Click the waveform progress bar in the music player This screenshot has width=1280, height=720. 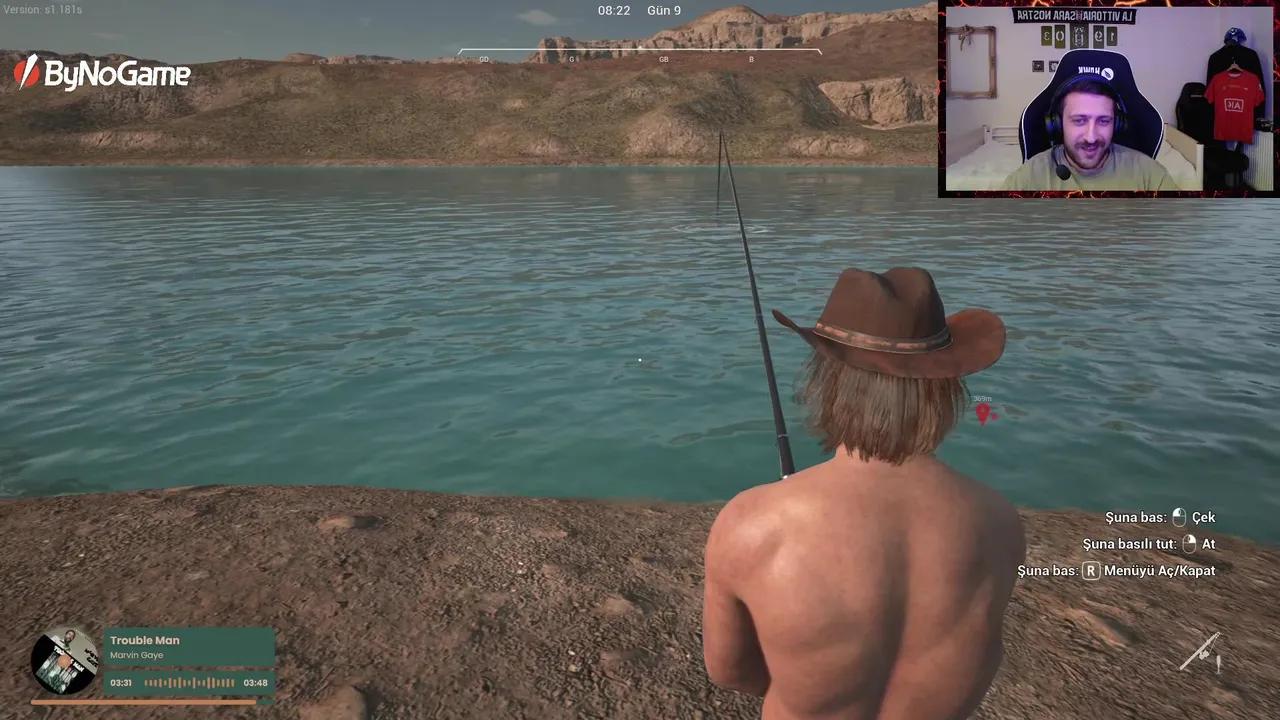click(189, 682)
